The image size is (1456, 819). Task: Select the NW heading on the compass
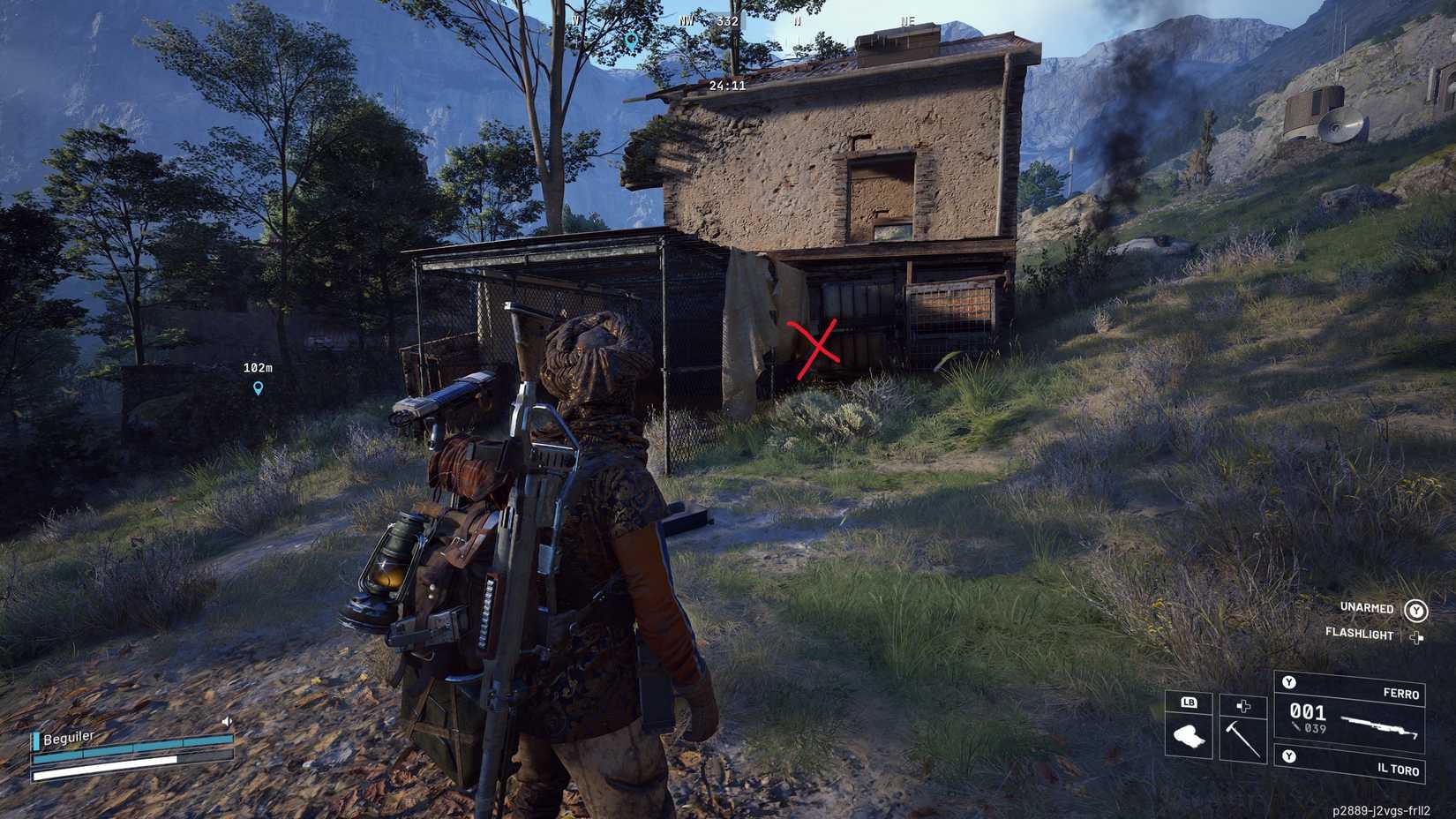pos(687,20)
